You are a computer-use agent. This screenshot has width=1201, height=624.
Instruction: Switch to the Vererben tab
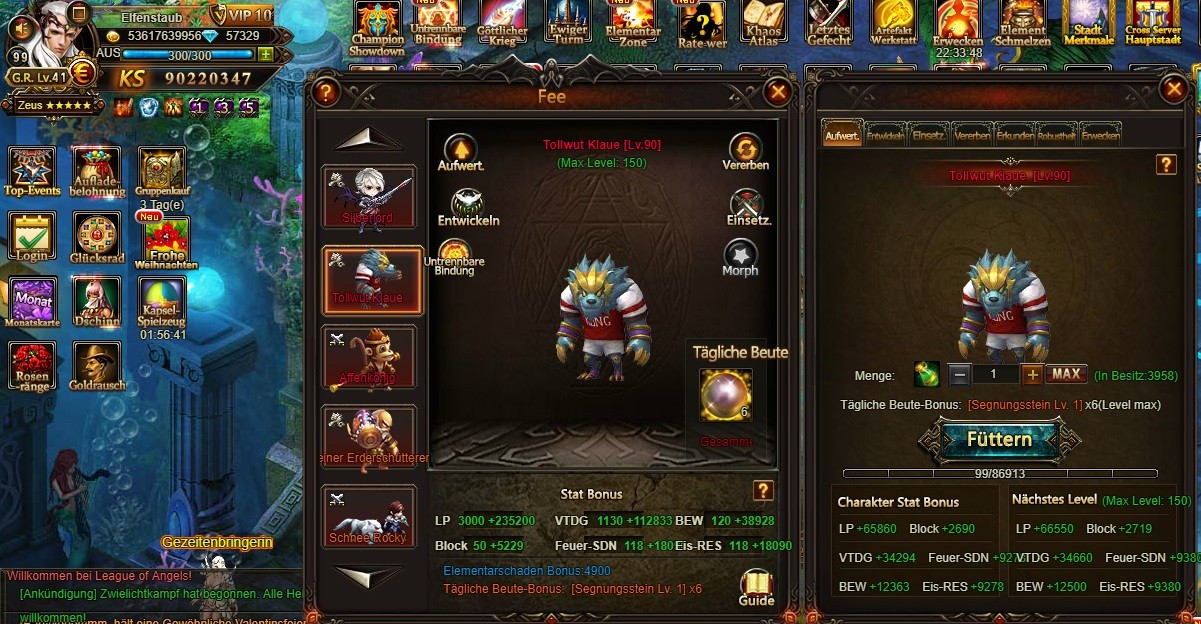(x=972, y=135)
